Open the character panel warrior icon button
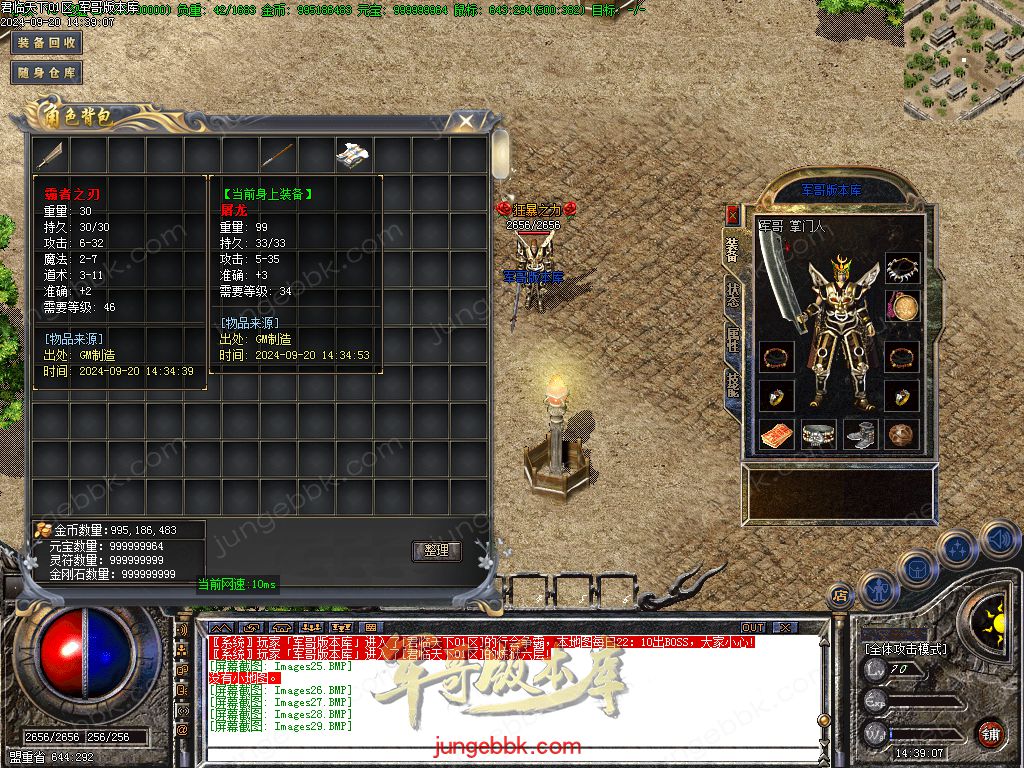The width and height of the screenshot is (1024, 768). click(x=877, y=590)
